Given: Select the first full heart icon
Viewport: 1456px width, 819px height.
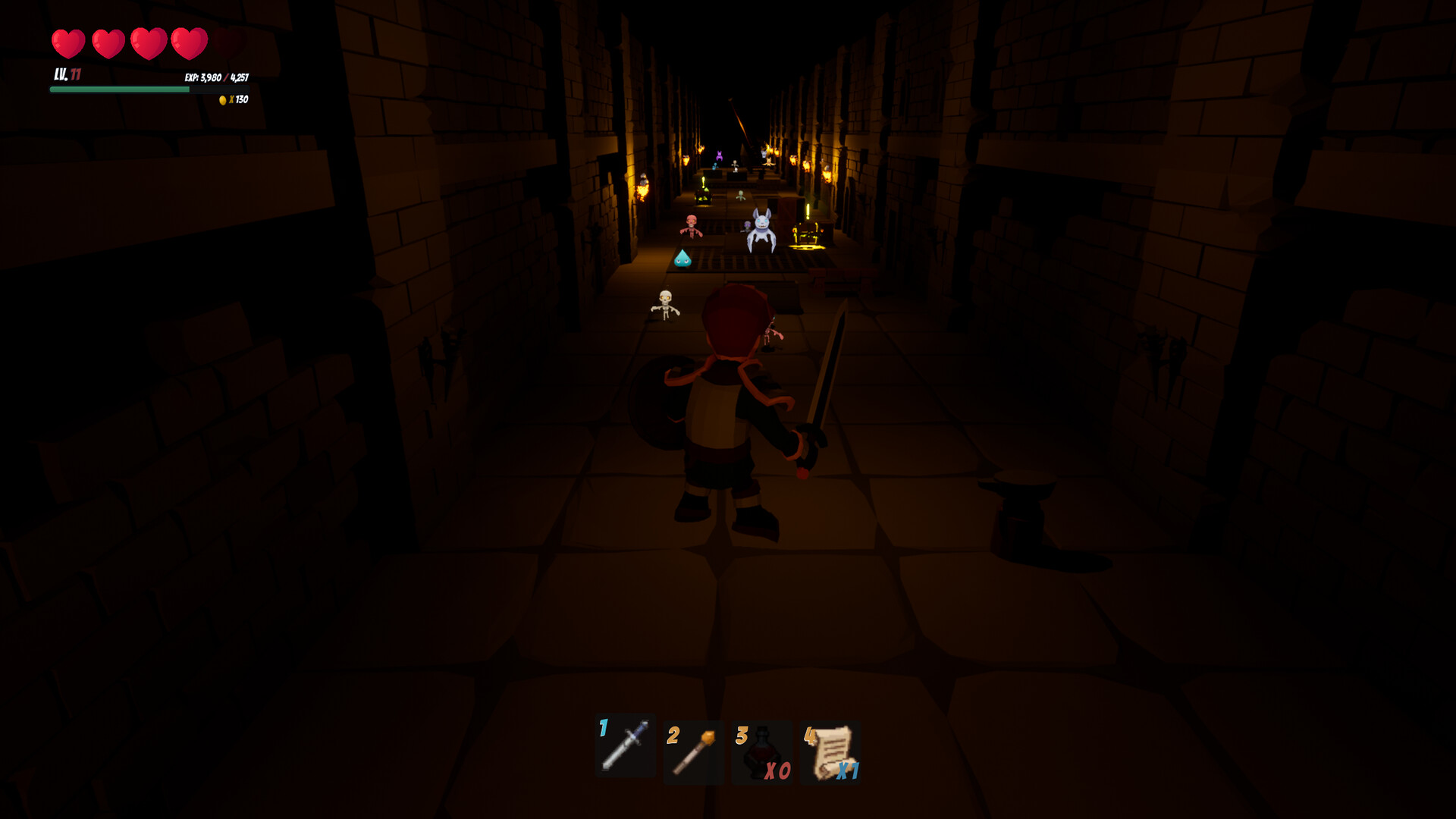Looking at the screenshot, I should [67, 42].
